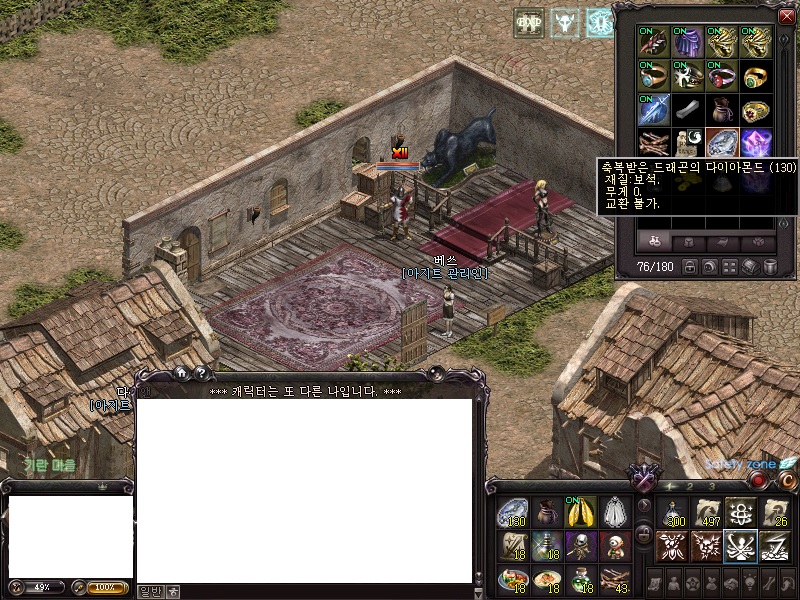This screenshot has width=800, height=600.
Task: Click the blessed dragon diamond in inventory
Action: 722,141
